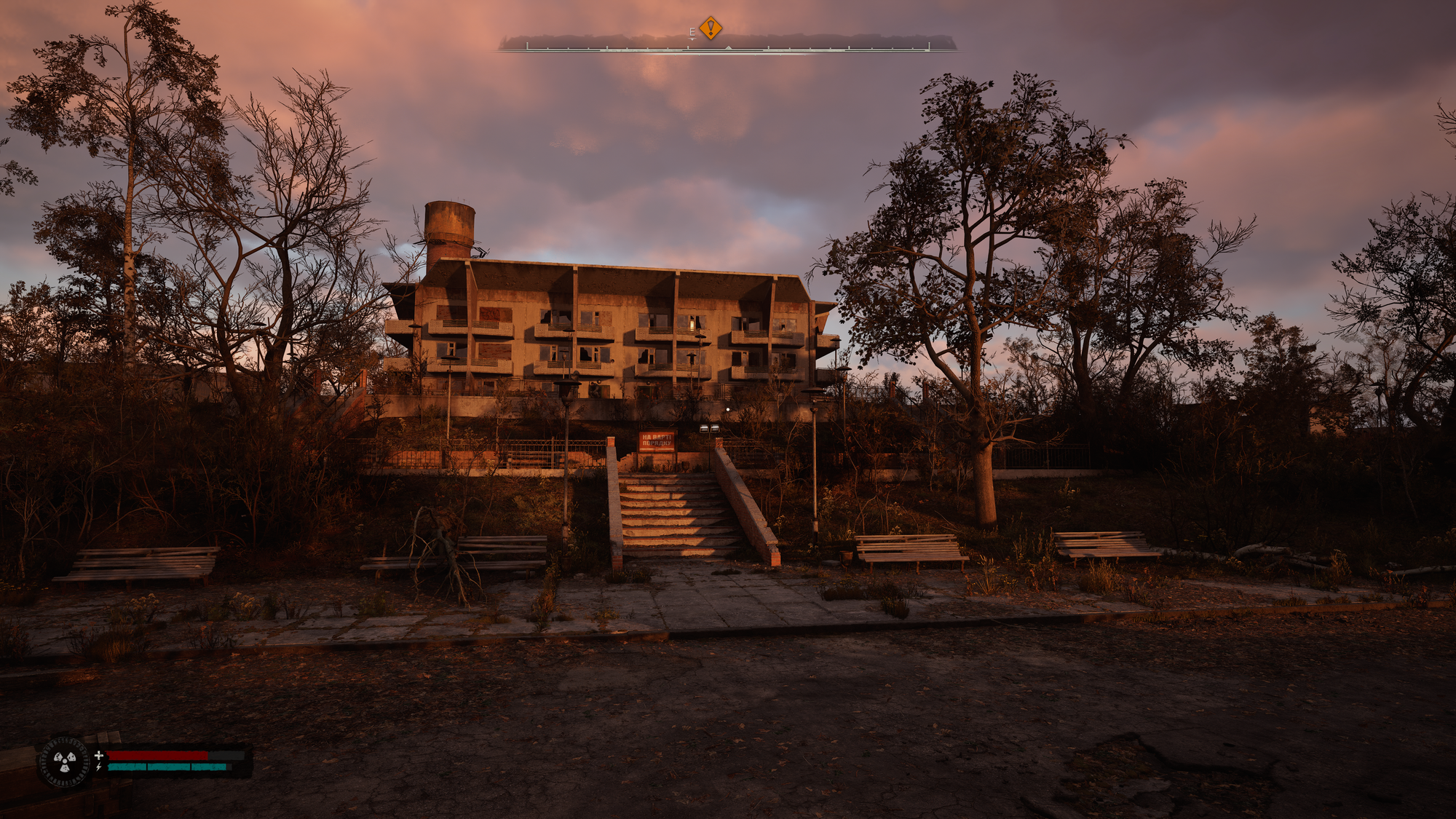This screenshot has width=1456, height=819.
Task: Click the orange quest marker on the compass
Action: tap(711, 28)
